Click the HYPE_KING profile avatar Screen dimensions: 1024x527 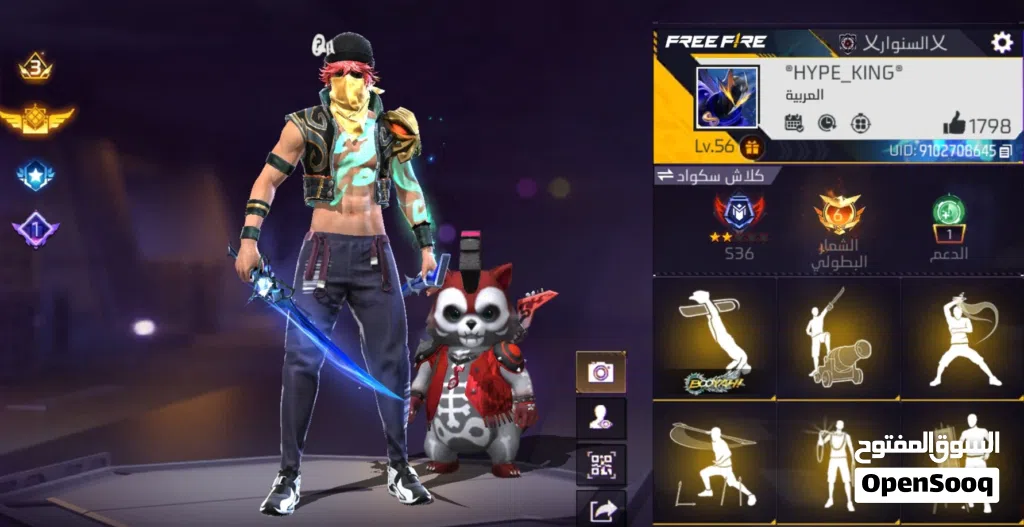(727, 97)
